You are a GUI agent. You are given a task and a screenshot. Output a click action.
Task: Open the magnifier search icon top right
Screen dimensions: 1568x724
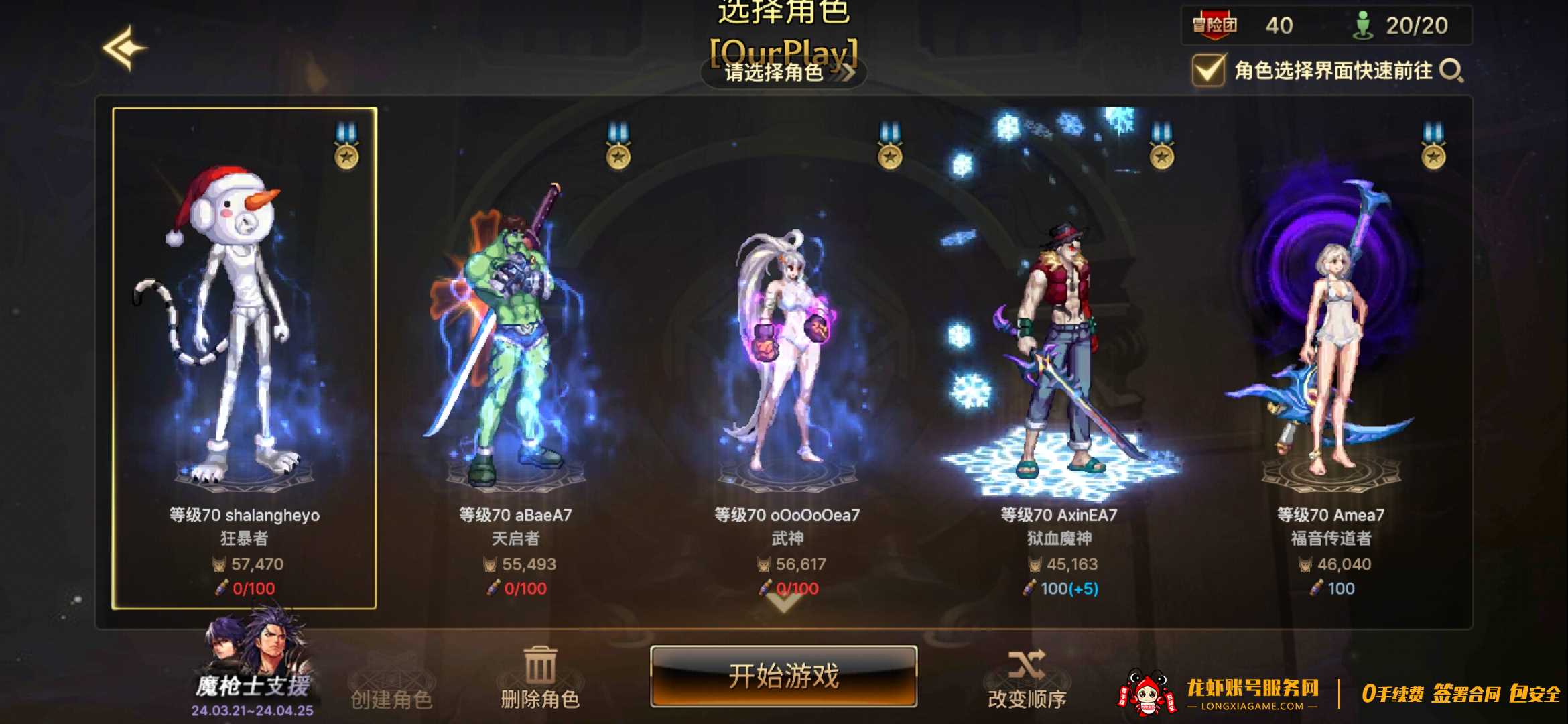tap(1451, 69)
